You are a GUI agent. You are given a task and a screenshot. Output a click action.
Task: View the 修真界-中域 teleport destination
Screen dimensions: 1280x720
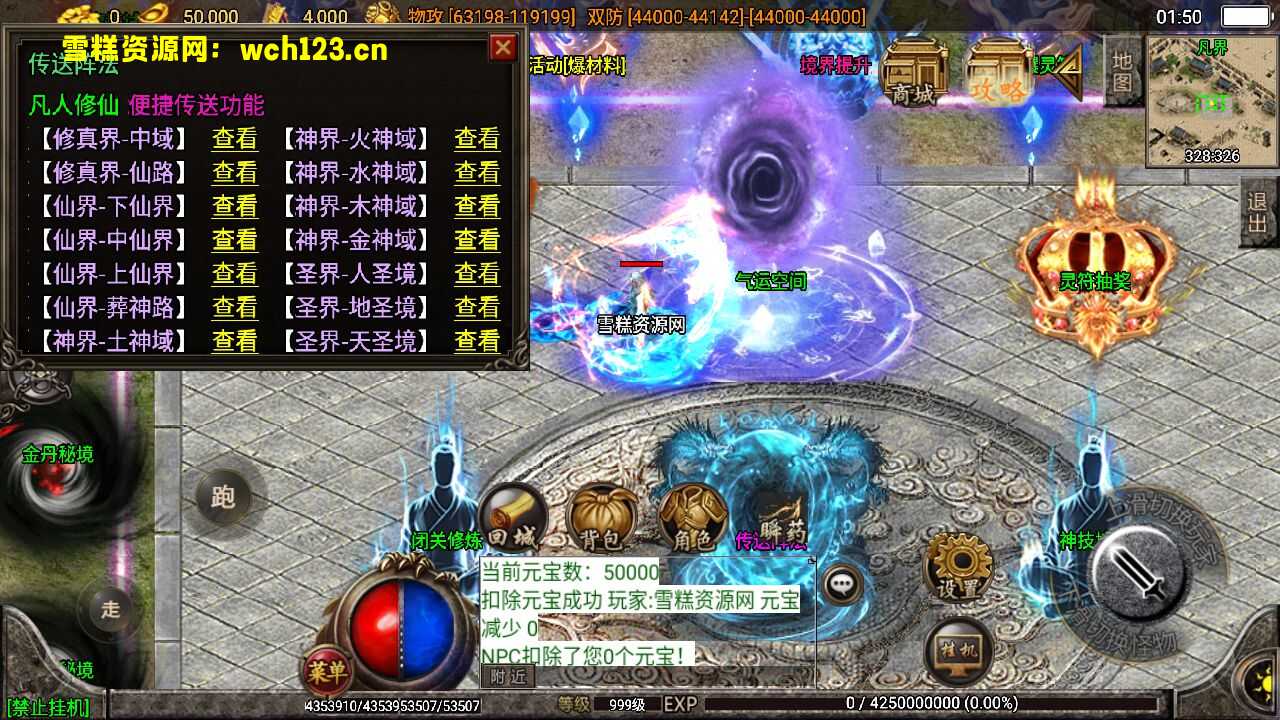click(235, 139)
